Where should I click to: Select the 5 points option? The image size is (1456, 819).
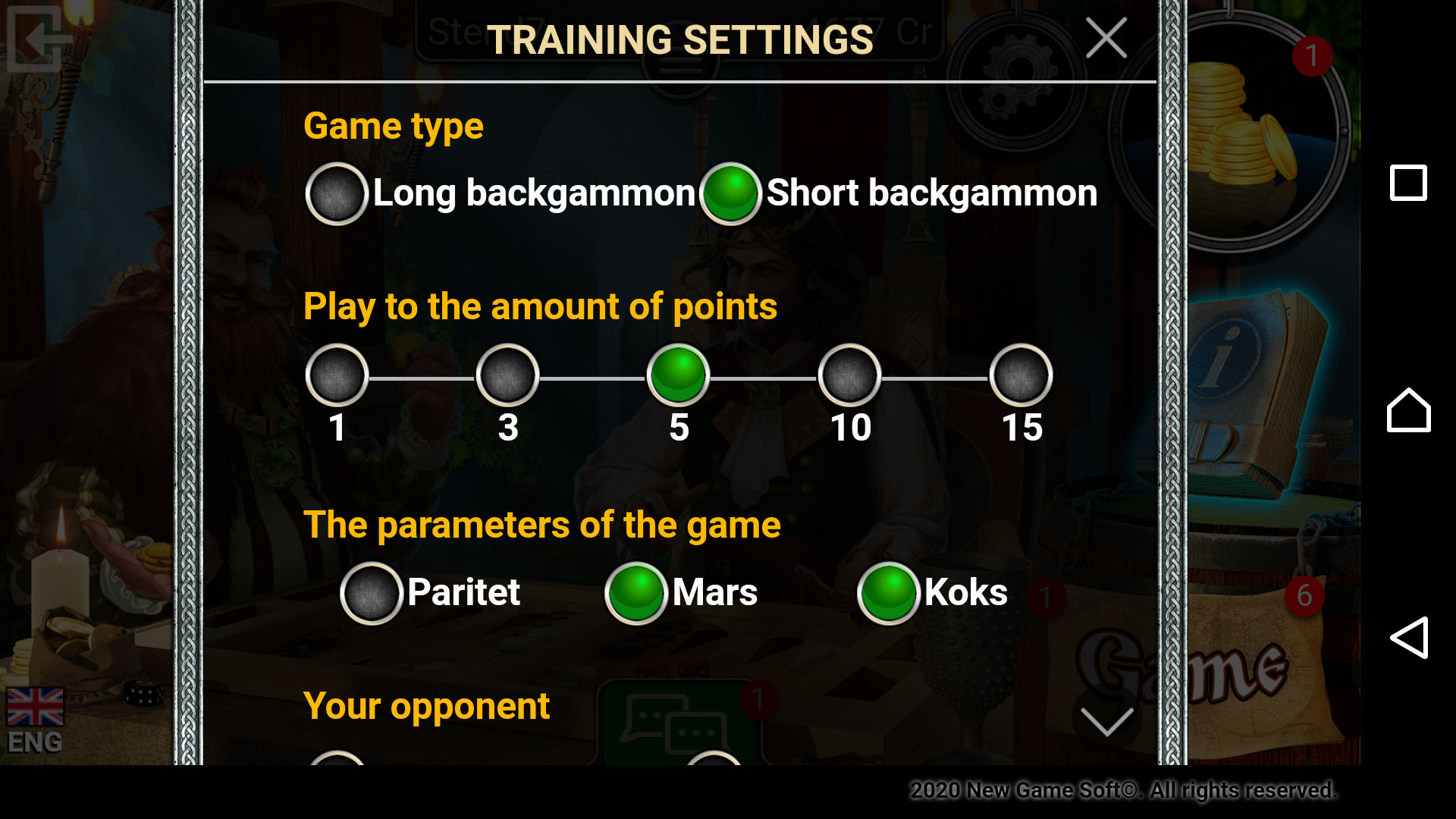678,375
